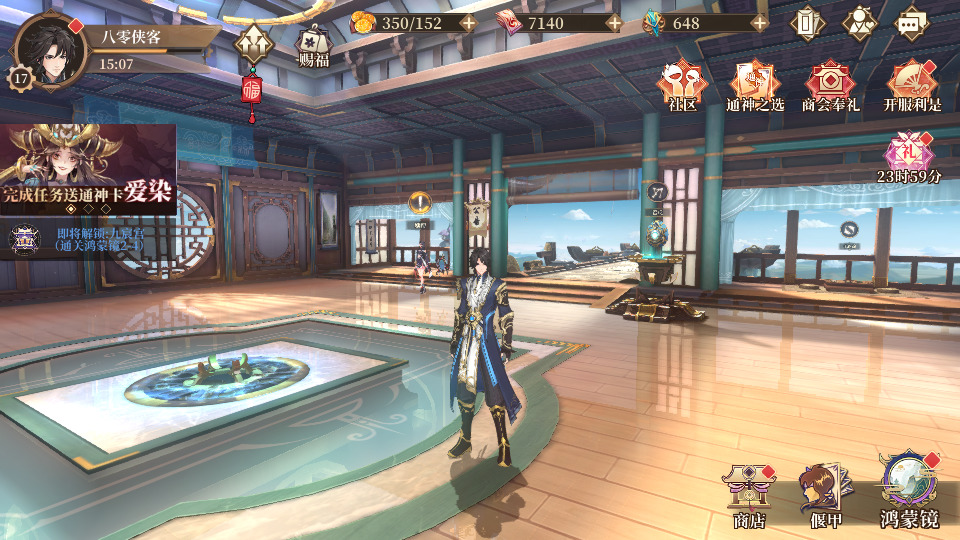View the 九宸宫 unlock notice

(x=80, y=238)
